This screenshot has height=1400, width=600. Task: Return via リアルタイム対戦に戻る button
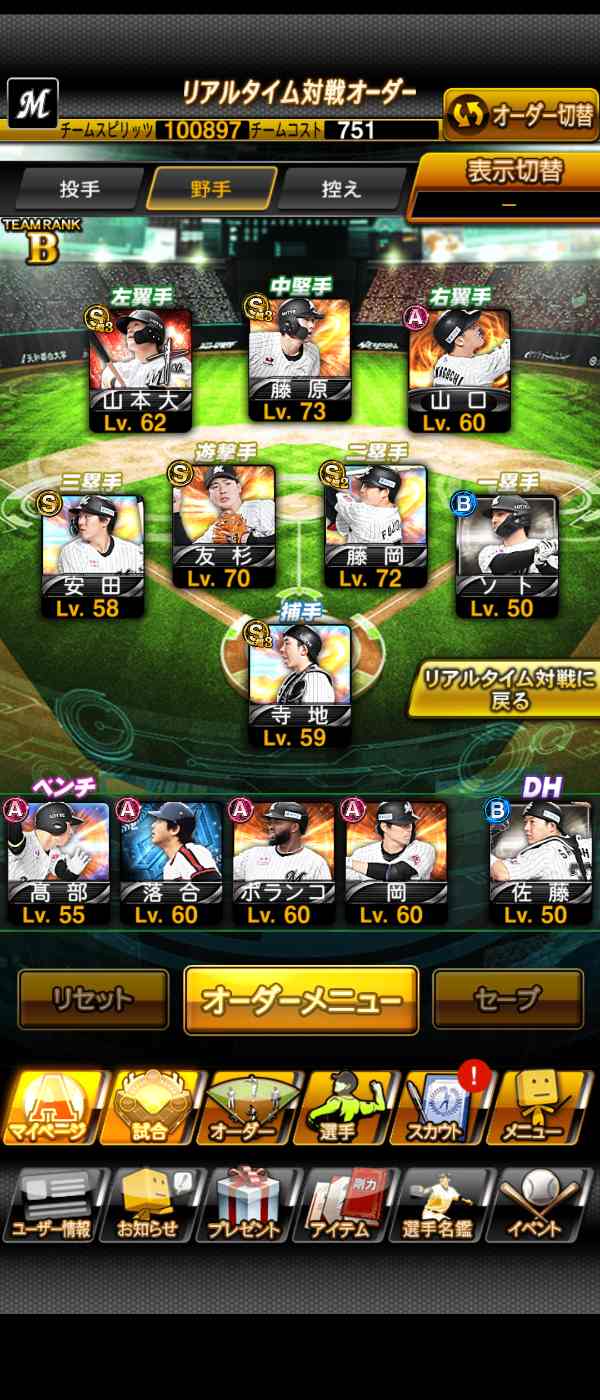tap(508, 688)
